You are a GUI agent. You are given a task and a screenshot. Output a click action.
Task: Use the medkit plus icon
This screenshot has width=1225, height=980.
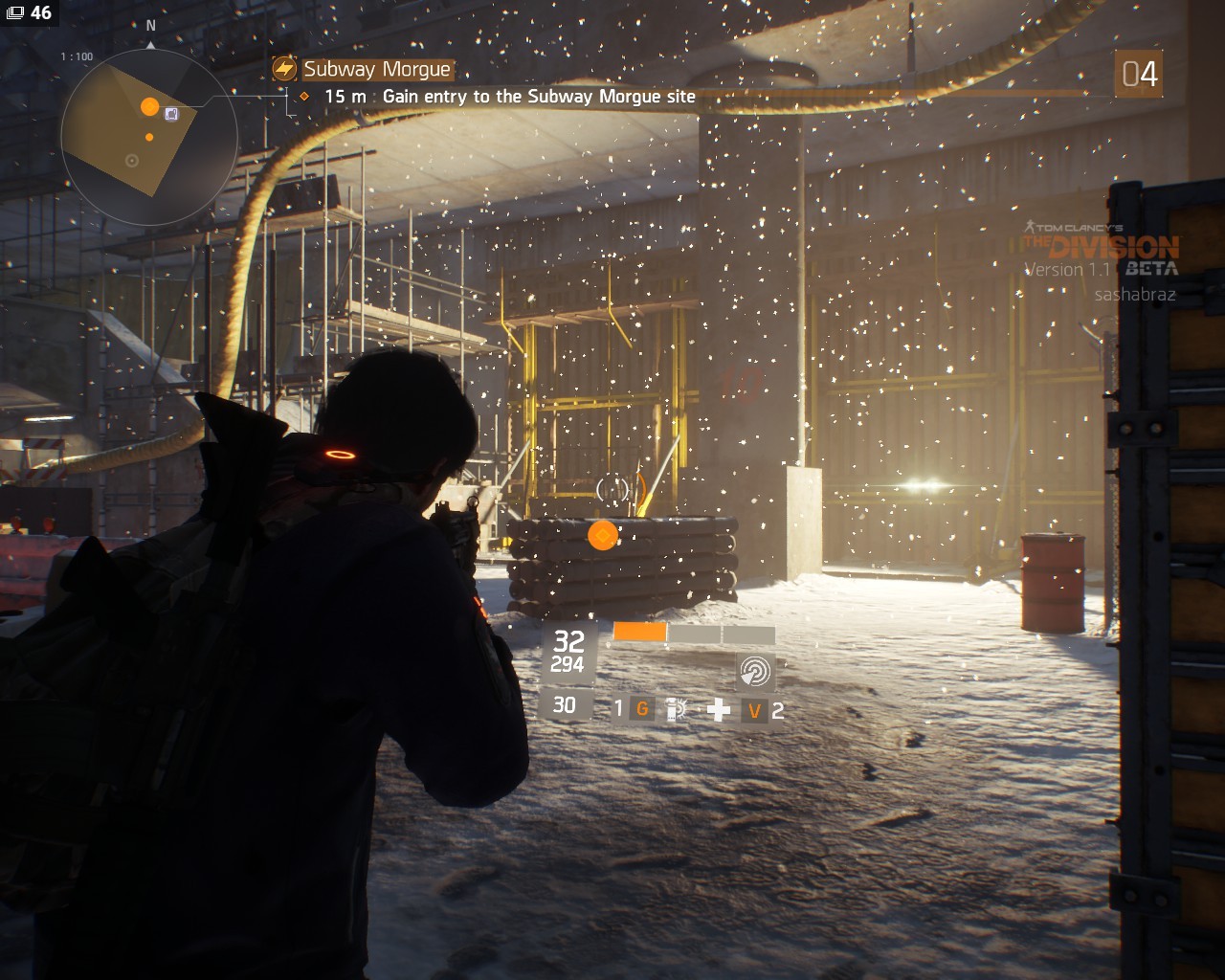tap(719, 709)
